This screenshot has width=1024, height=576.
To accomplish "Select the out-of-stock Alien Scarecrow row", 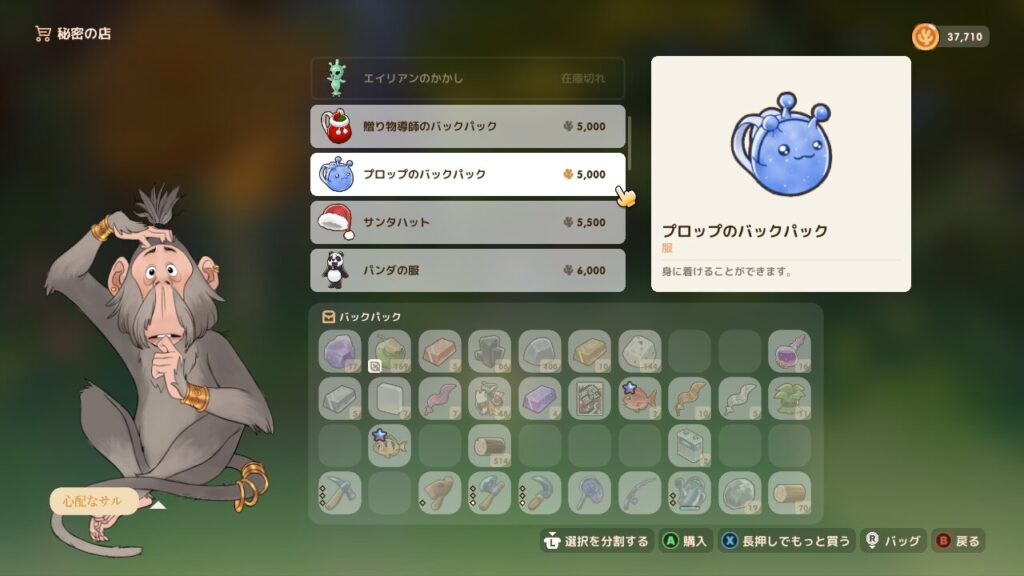I will 467,78.
